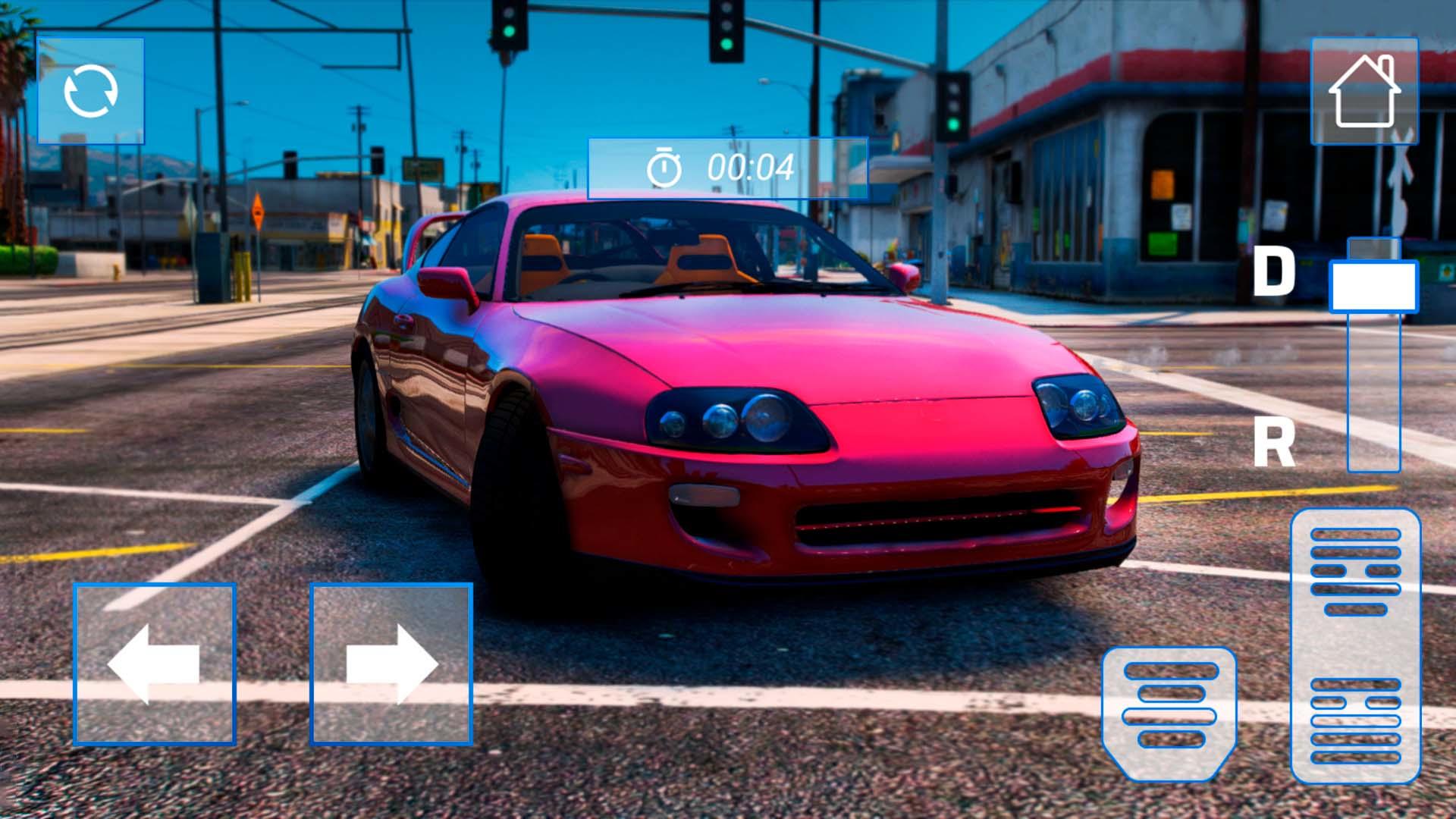Tap the restart/reset icon top left

pos(90,91)
